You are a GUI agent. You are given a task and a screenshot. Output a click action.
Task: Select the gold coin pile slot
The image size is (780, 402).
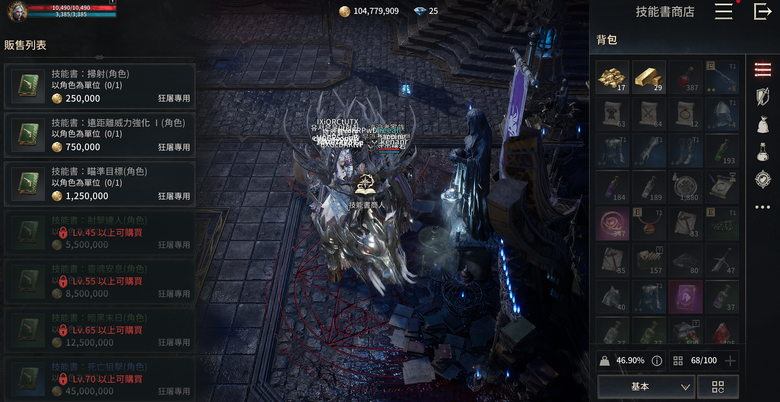coord(611,76)
